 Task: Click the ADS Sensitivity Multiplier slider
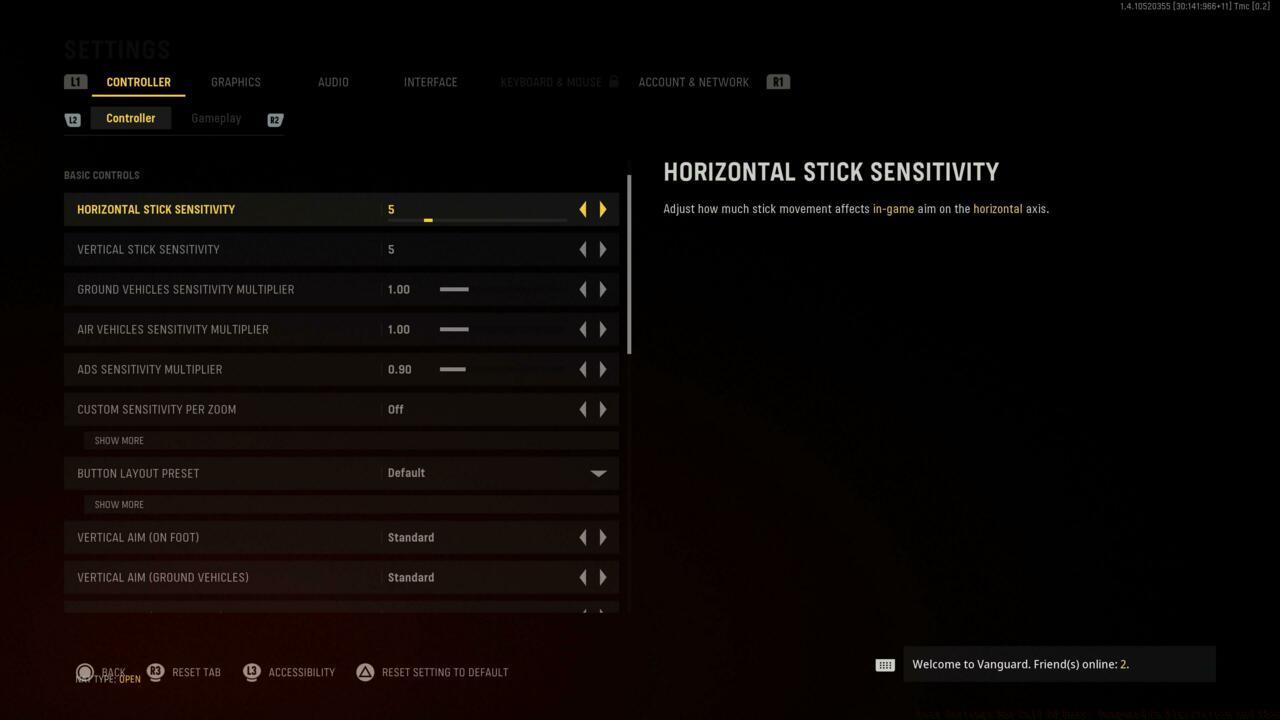point(453,369)
